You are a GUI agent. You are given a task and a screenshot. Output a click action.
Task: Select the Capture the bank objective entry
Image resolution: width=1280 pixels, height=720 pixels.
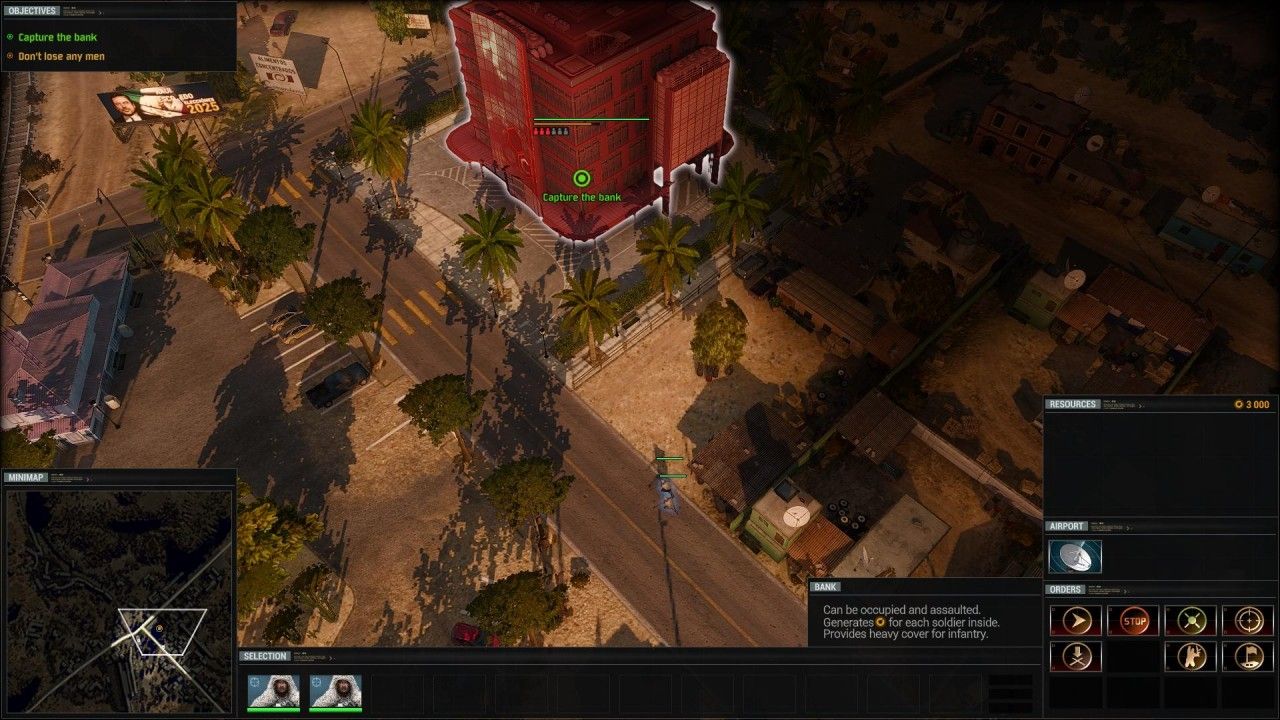pos(57,37)
